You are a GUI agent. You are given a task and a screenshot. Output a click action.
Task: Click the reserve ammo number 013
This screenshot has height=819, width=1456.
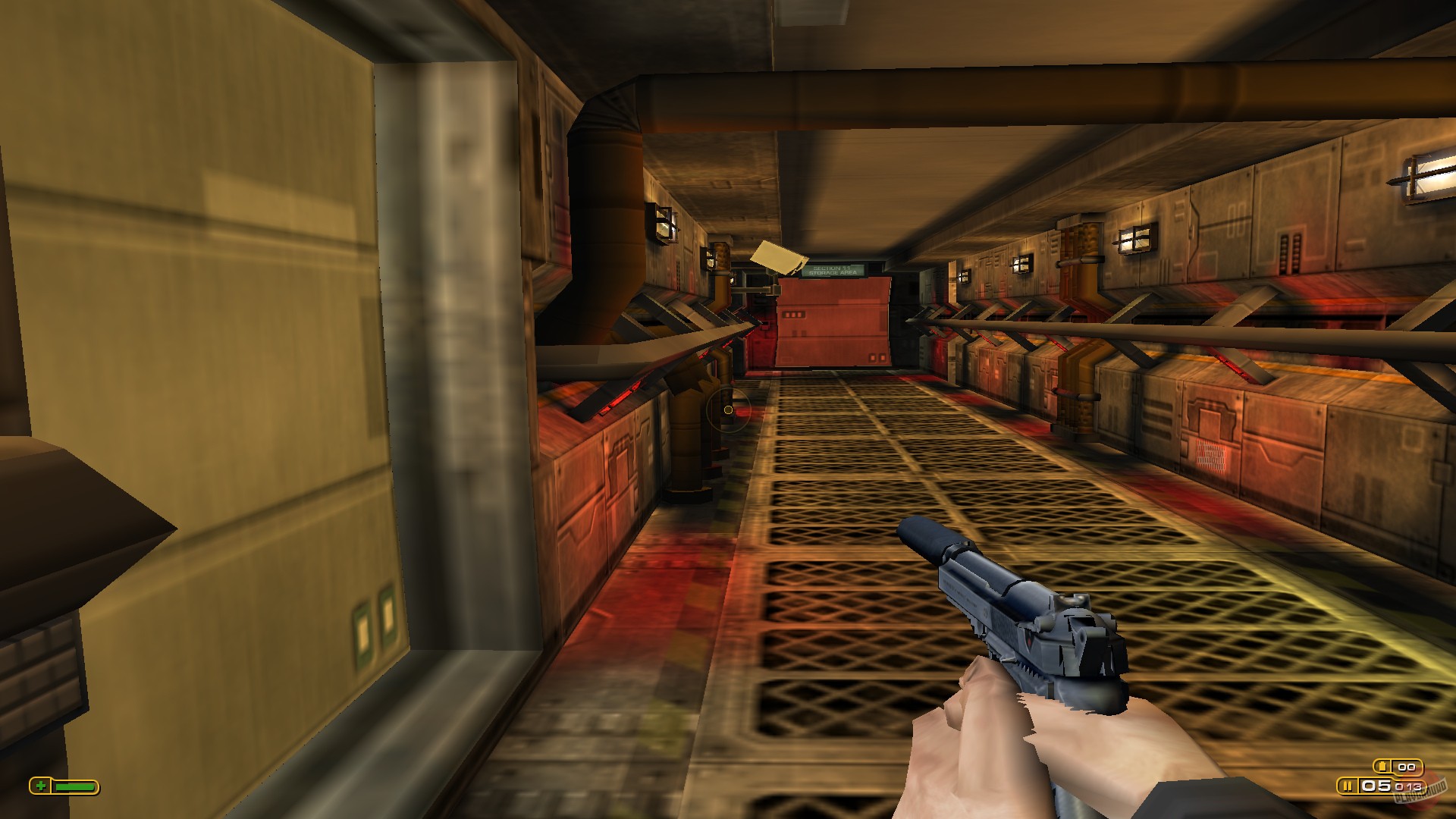(x=1408, y=787)
